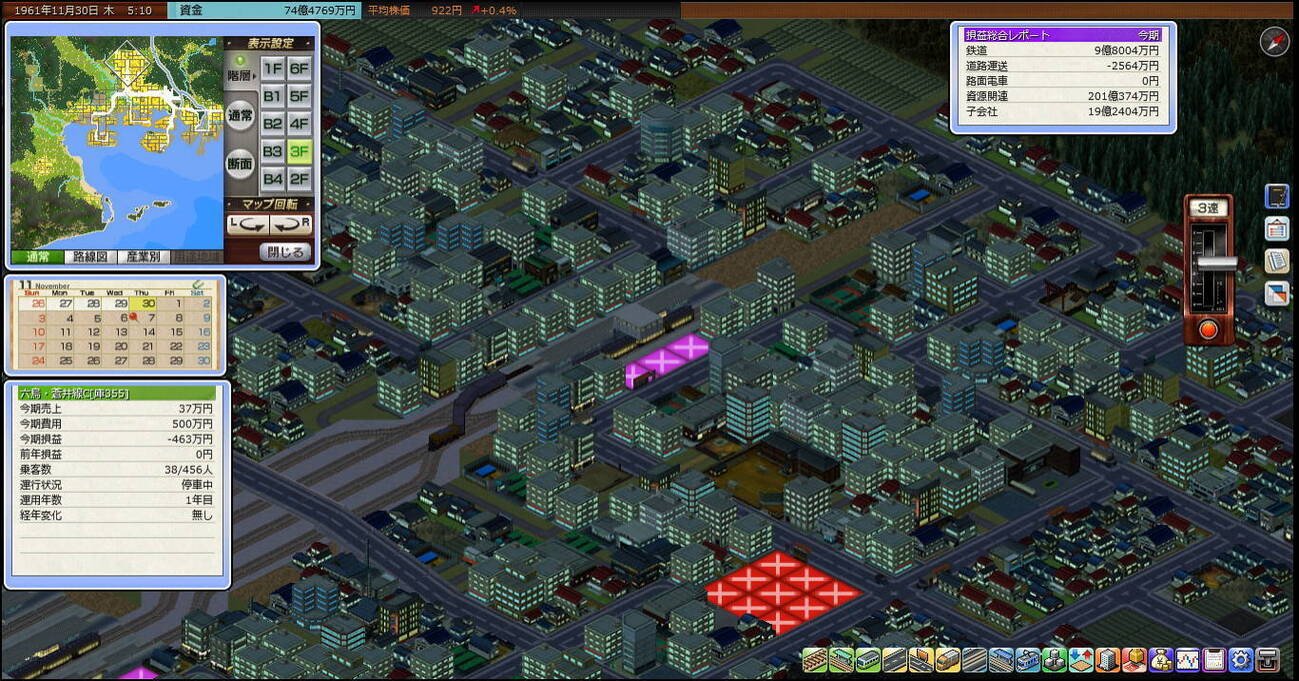1299x681 pixels.
Task: Open the gear settings icon
Action: tap(1241, 660)
